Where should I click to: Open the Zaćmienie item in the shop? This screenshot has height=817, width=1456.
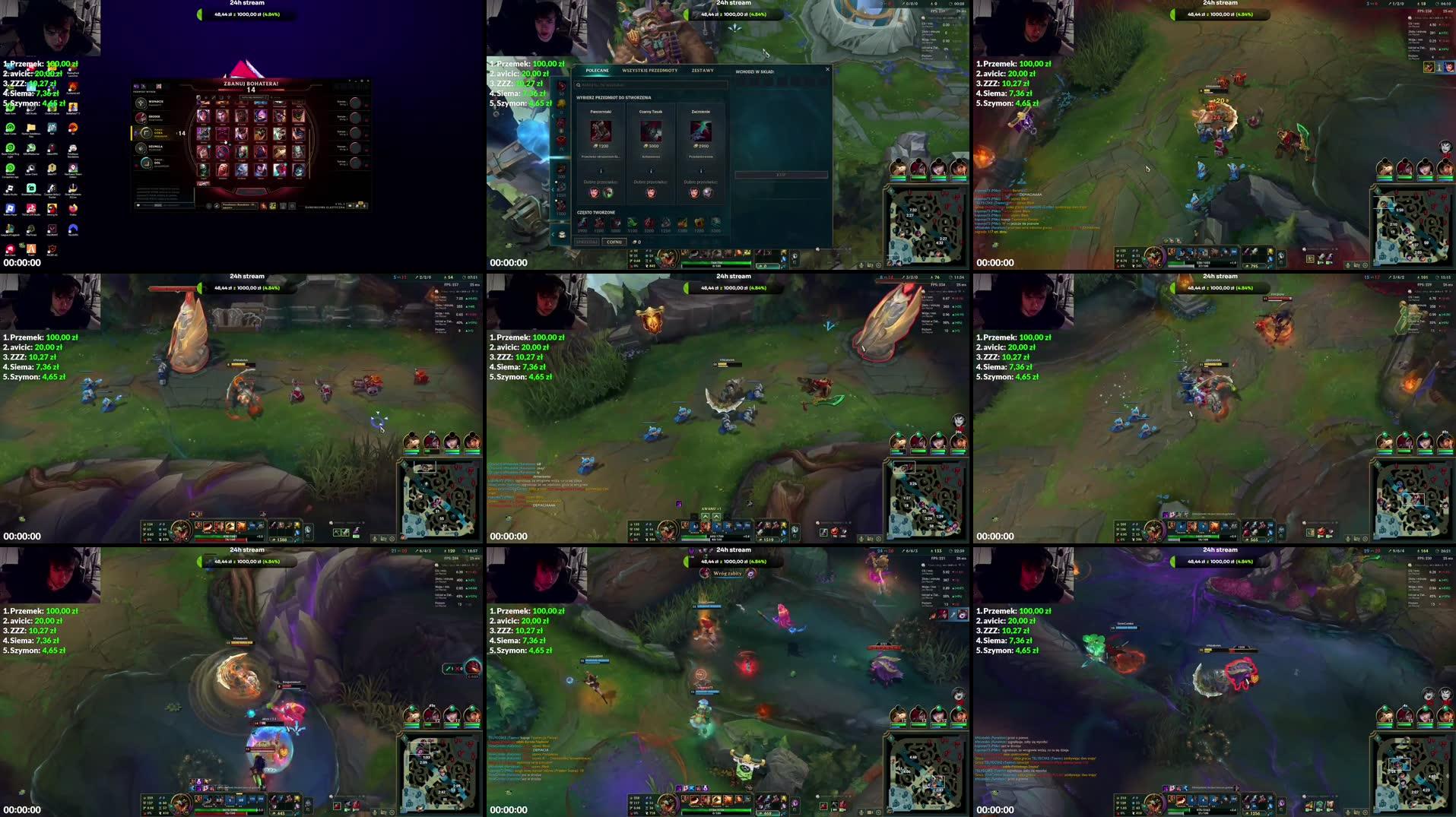[x=700, y=131]
